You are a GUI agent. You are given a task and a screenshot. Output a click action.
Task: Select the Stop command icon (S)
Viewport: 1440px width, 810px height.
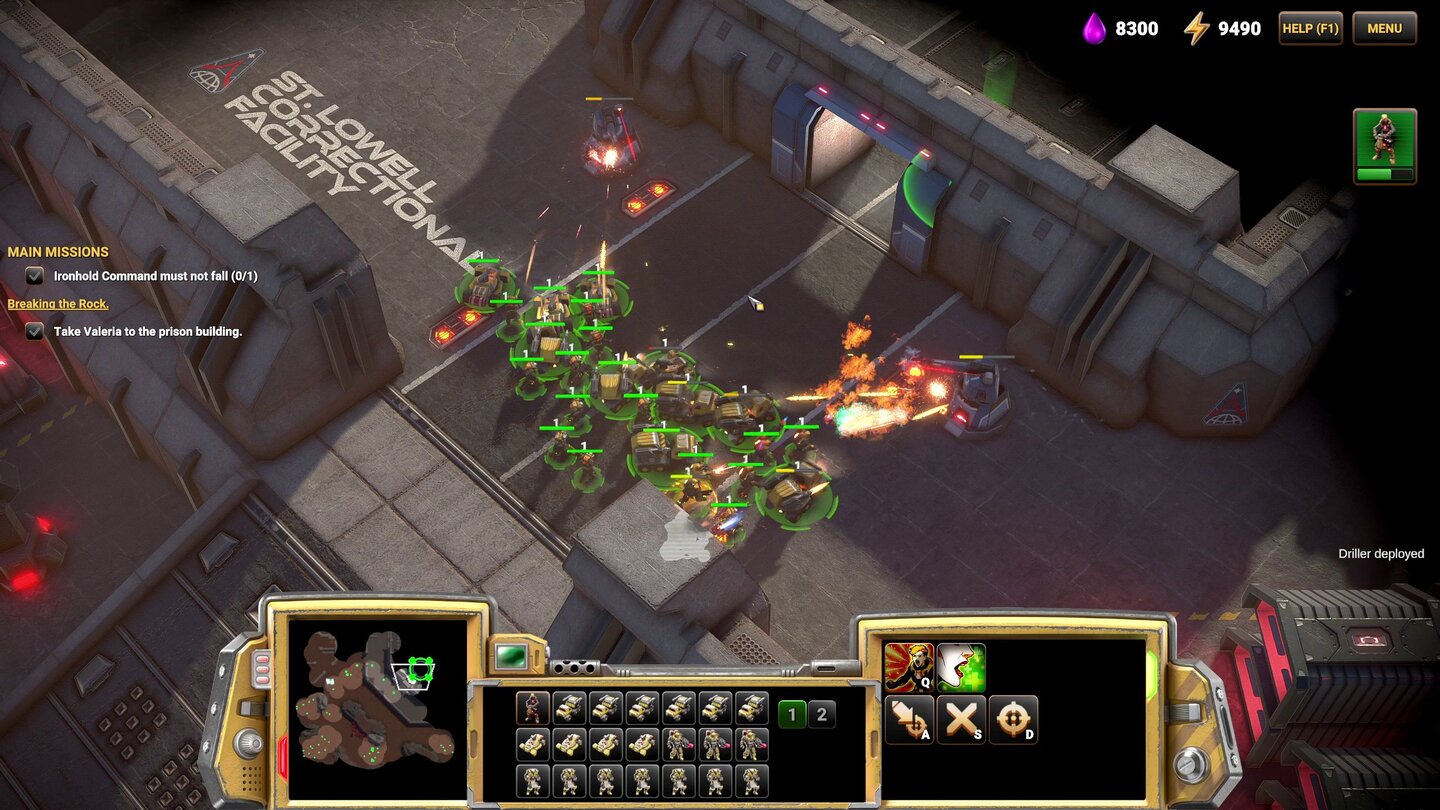coord(963,718)
